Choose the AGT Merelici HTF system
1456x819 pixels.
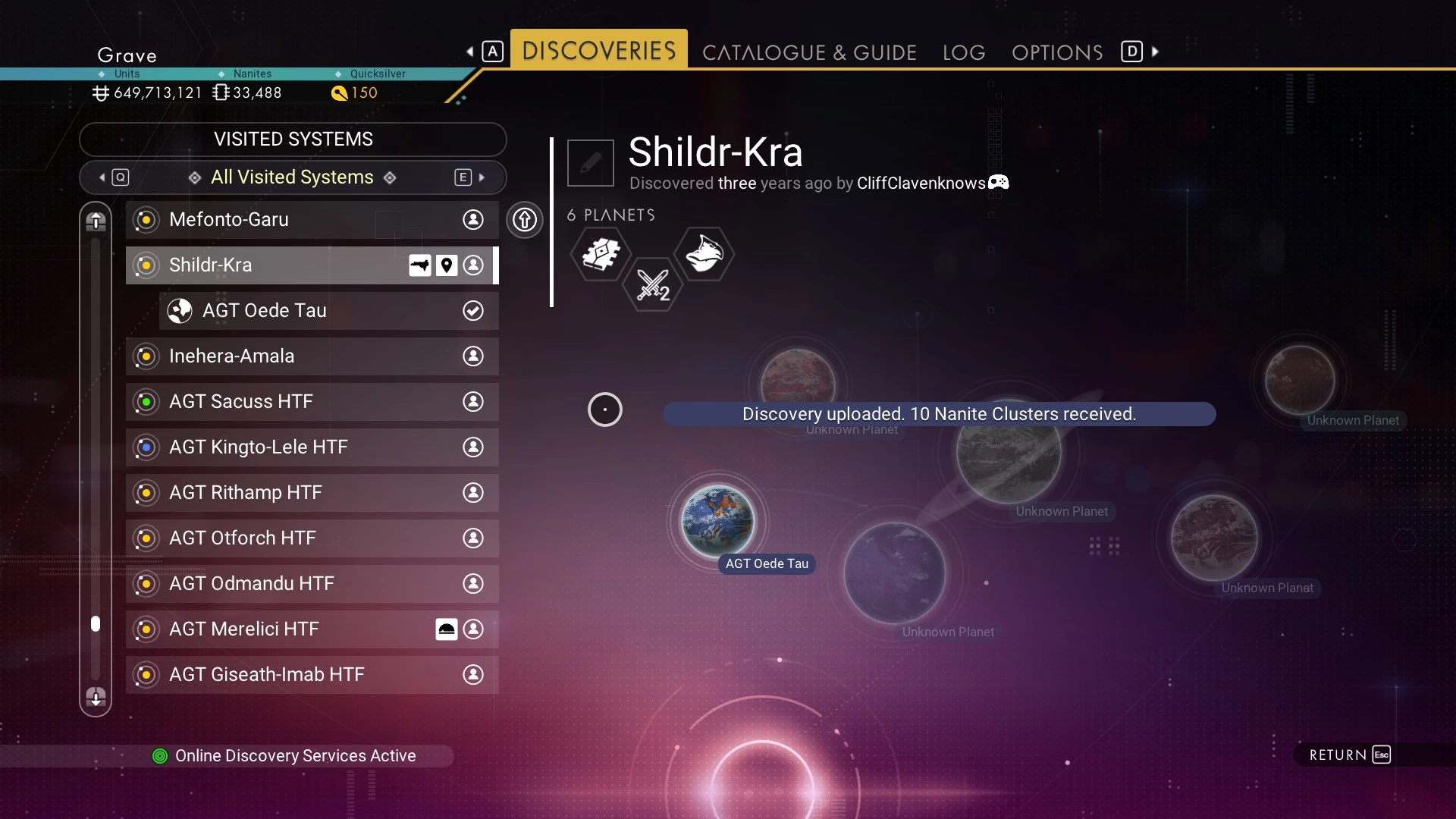click(312, 629)
